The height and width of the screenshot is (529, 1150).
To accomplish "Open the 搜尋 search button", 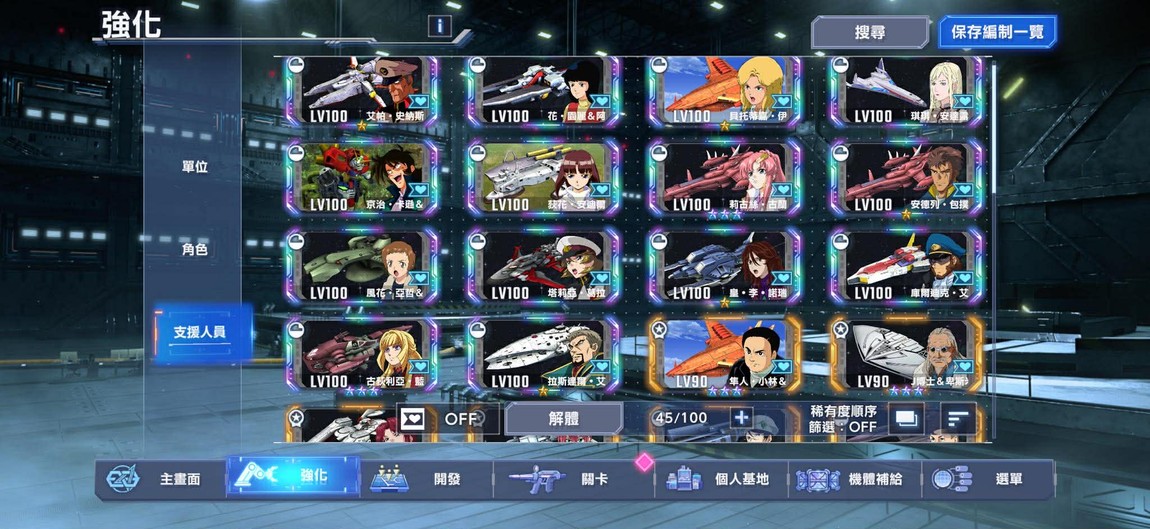I will pyautogui.click(x=868, y=32).
